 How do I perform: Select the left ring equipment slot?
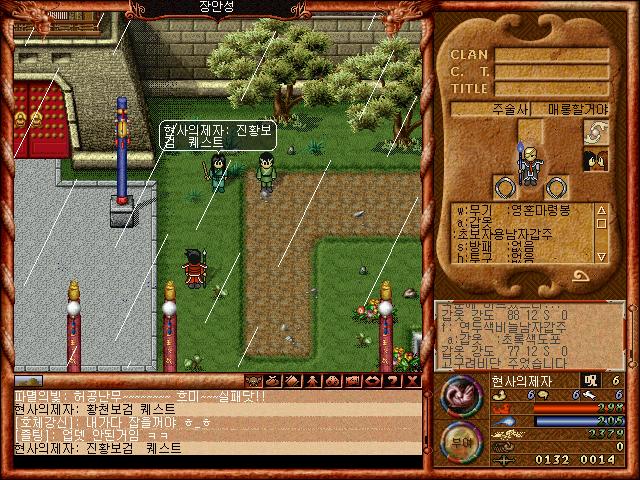coord(502,185)
